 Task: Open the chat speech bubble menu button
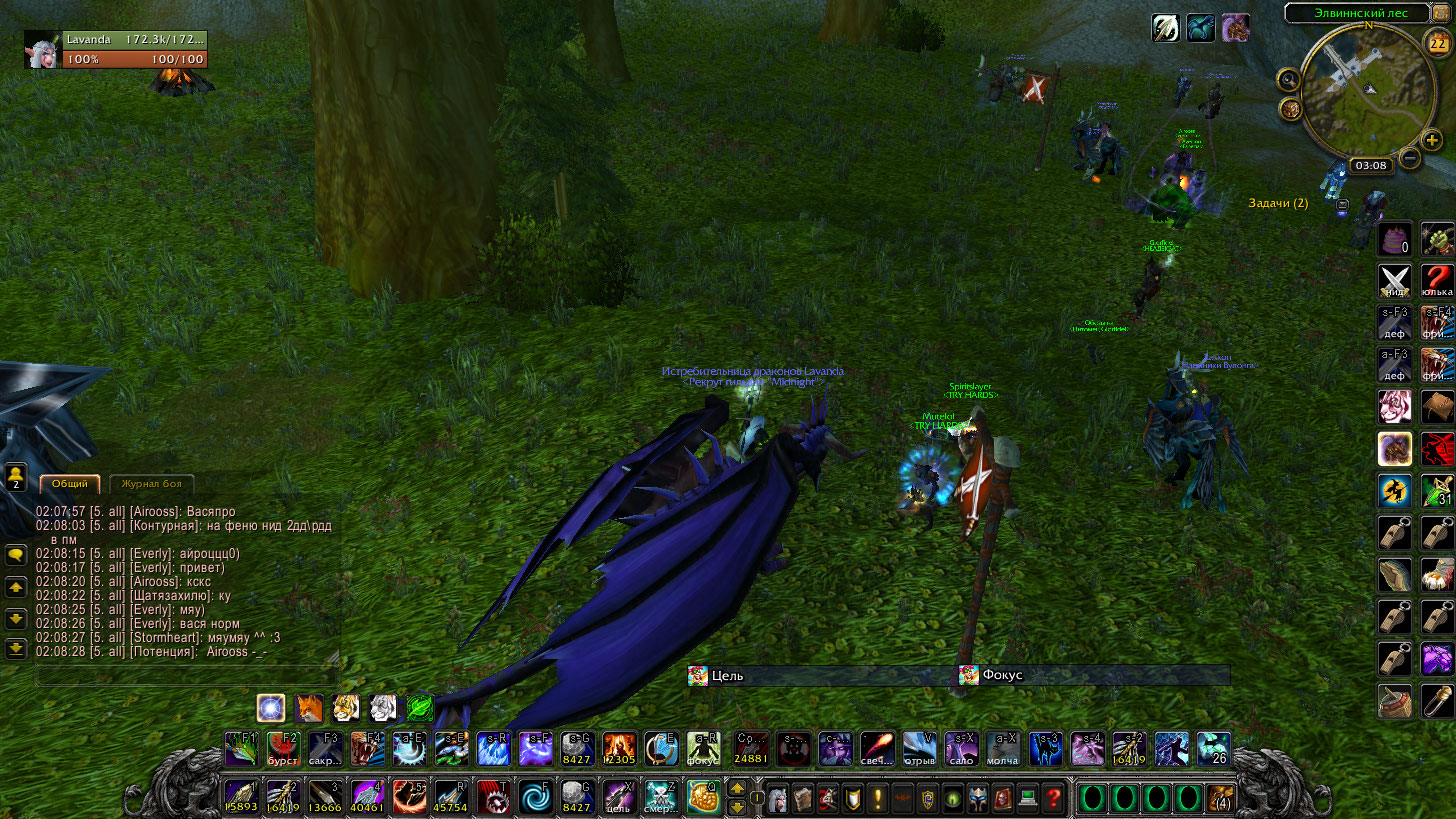(x=15, y=555)
